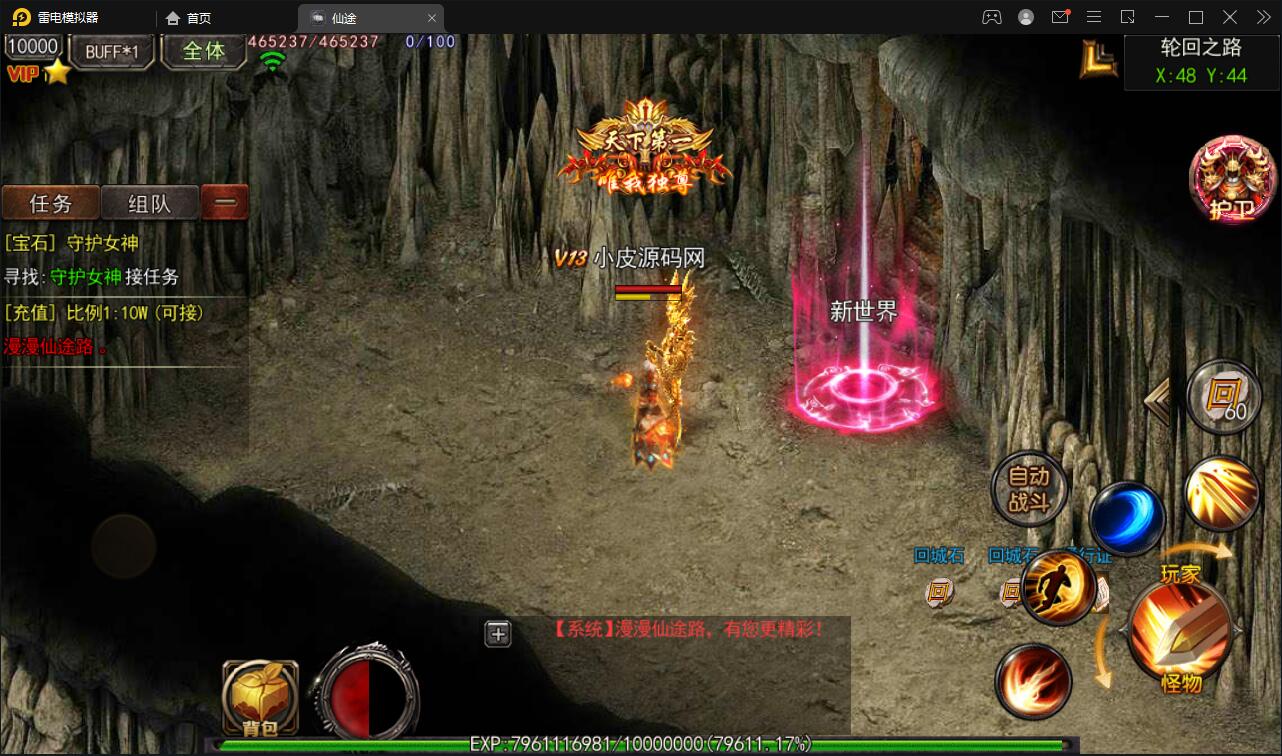The image size is (1282, 756).
Task: Toggle 自动战斗 auto-battle
Action: point(1028,489)
